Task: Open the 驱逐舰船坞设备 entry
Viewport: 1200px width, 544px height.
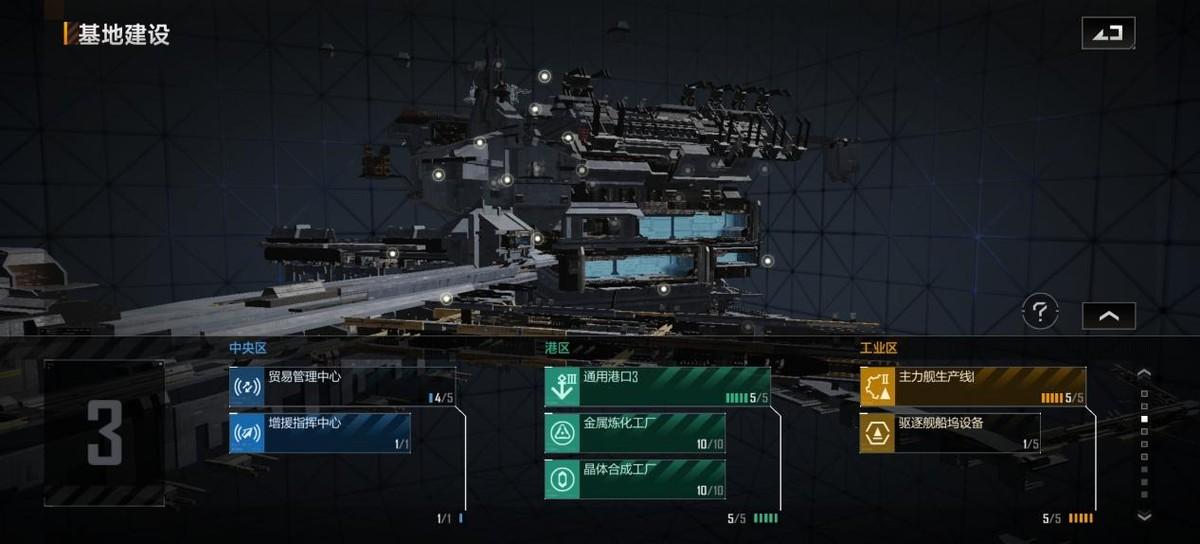Action: [950, 433]
